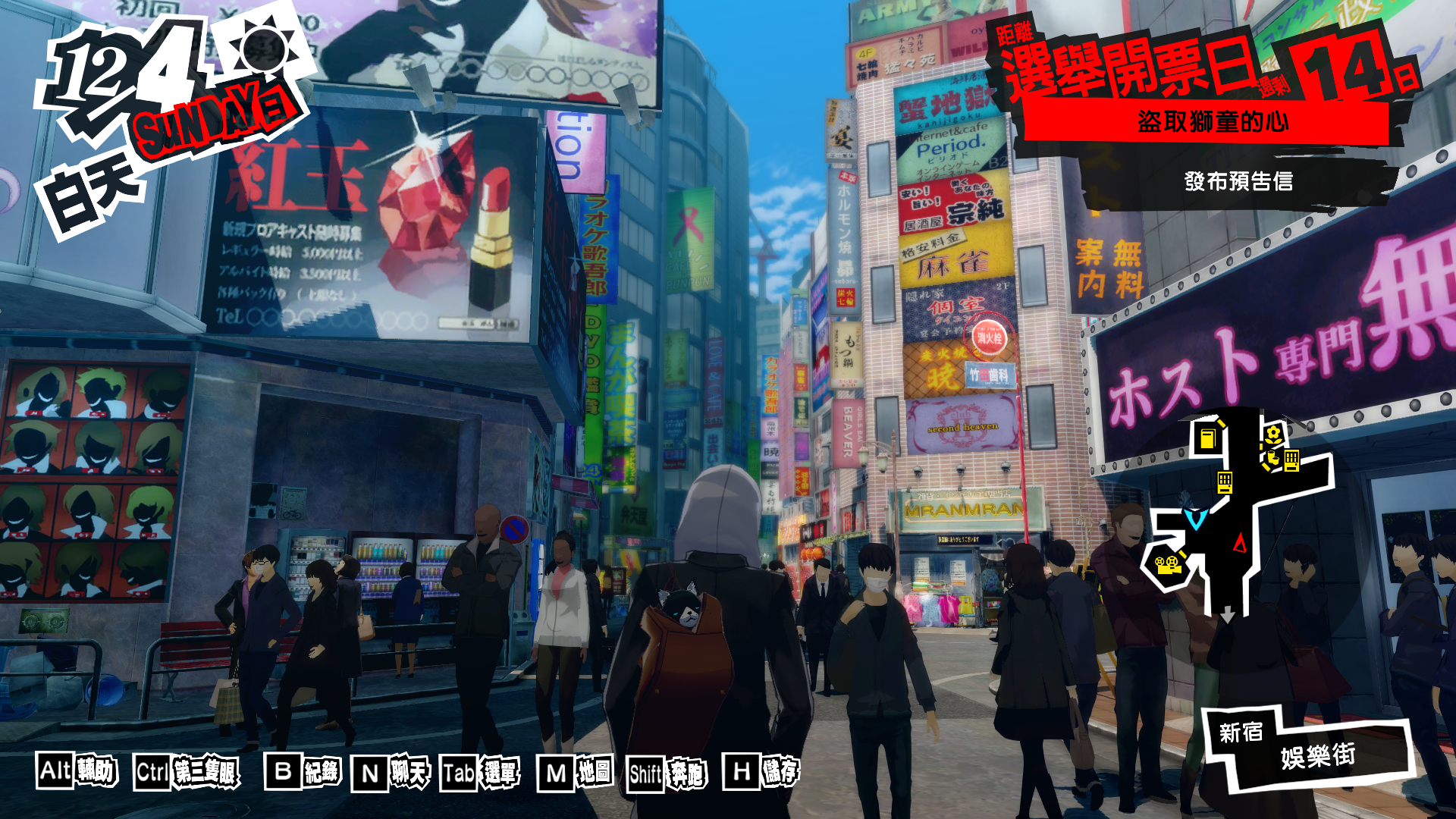The image size is (1456, 819).
Task: Select the red triangle NPC marker on minimap
Action: pyautogui.click(x=1240, y=543)
